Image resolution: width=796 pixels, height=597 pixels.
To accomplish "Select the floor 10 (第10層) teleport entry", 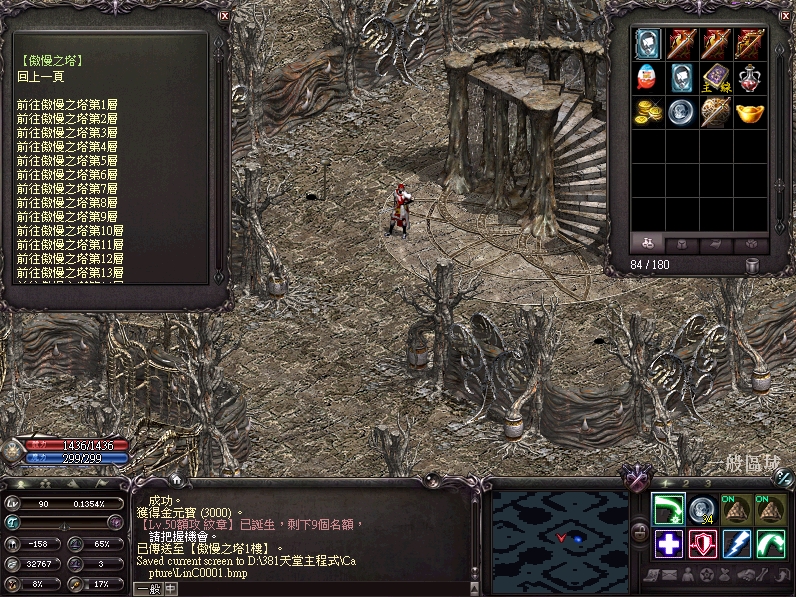I will tap(69, 230).
